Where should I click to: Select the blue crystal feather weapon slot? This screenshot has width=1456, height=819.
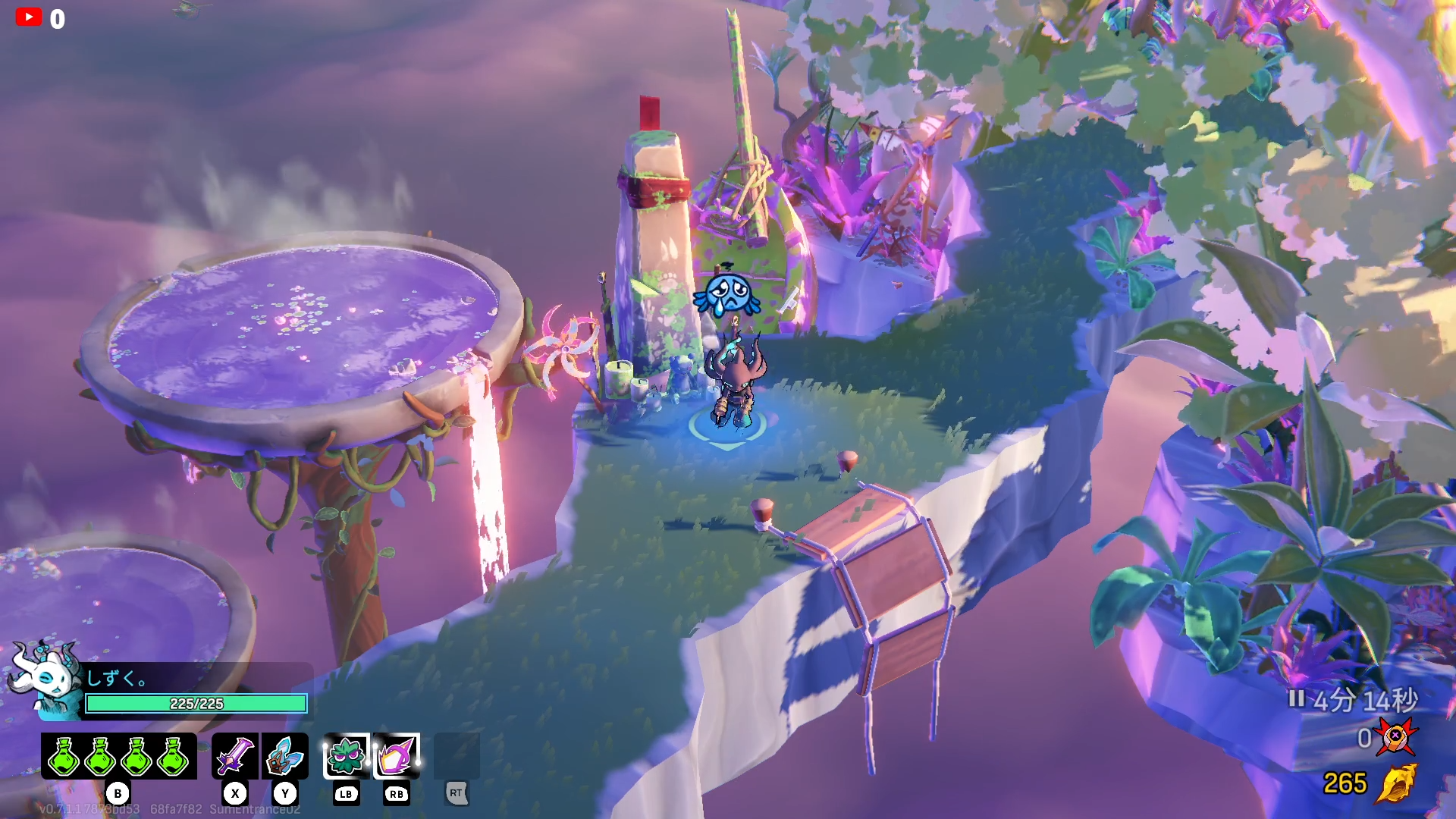(285, 756)
